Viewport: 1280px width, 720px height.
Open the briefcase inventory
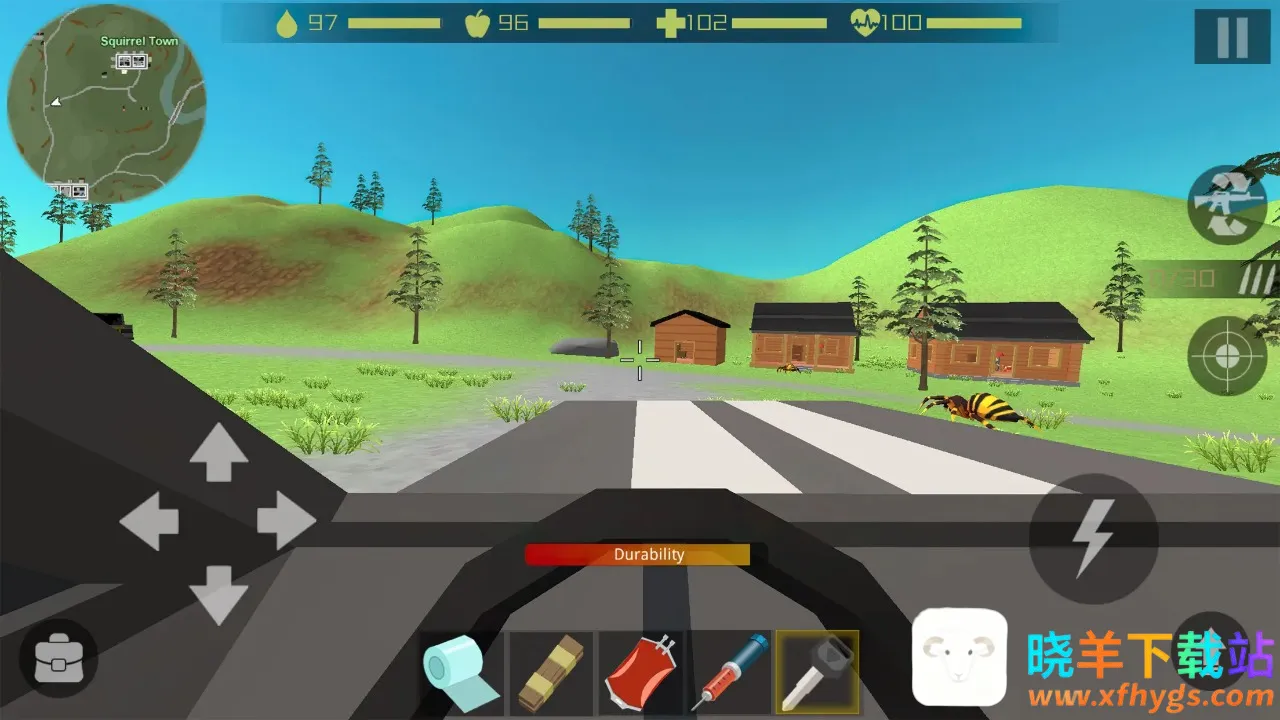tap(58, 657)
